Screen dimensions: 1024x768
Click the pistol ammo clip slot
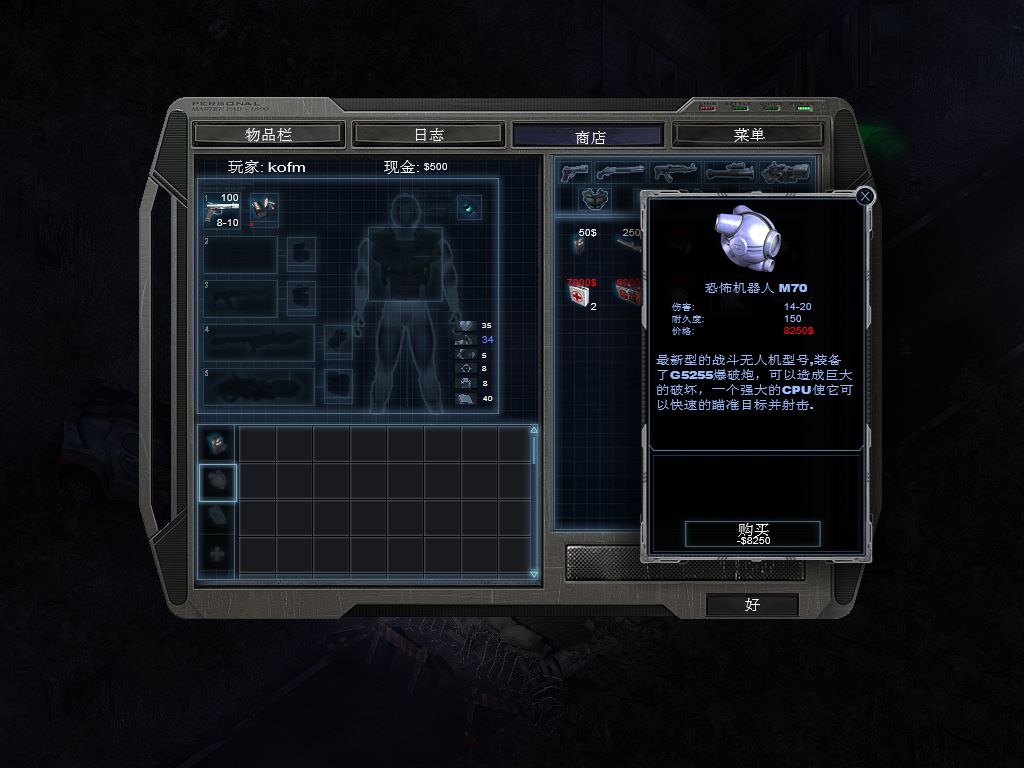coord(264,208)
